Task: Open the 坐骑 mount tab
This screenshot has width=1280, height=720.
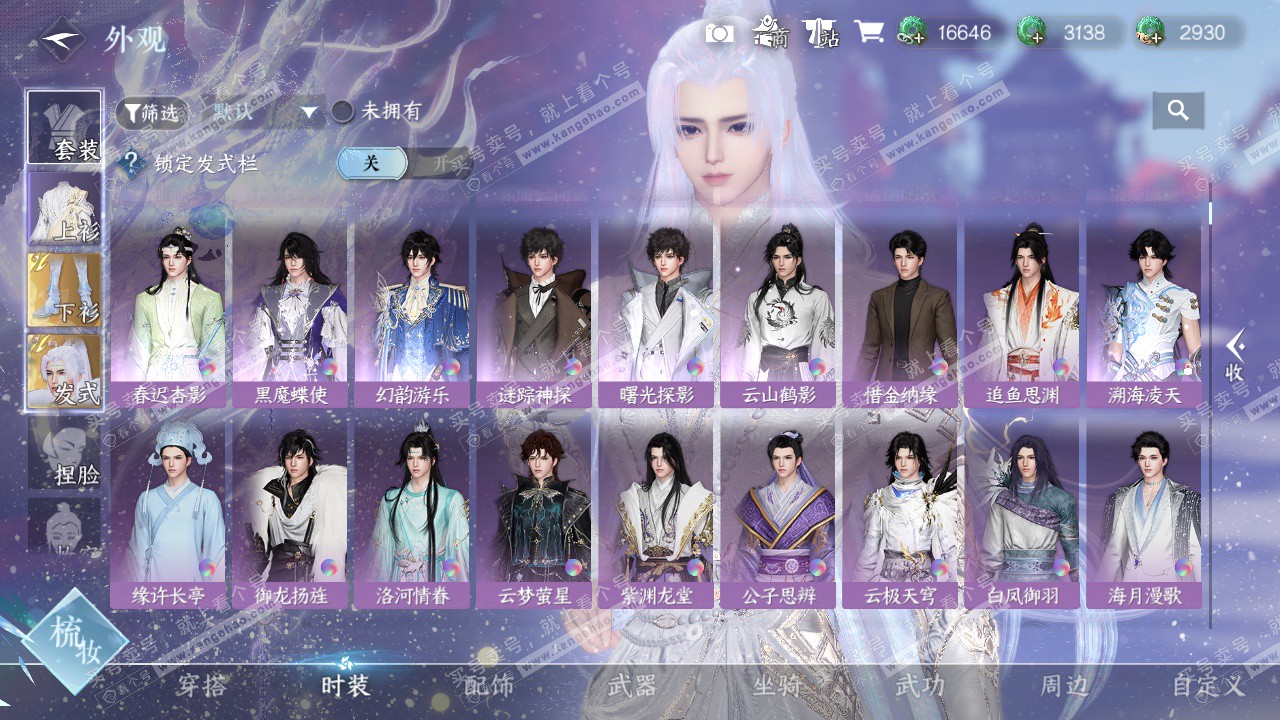Action: point(777,686)
